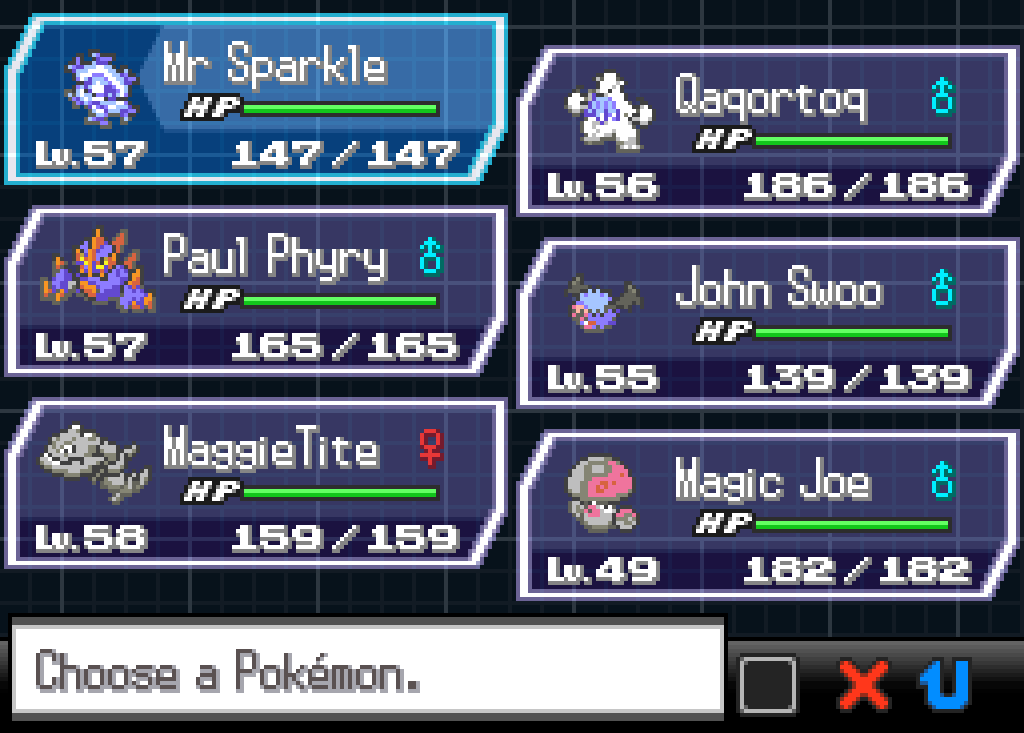
Task: Pick Paul Phyry's party panel
Action: [255, 292]
